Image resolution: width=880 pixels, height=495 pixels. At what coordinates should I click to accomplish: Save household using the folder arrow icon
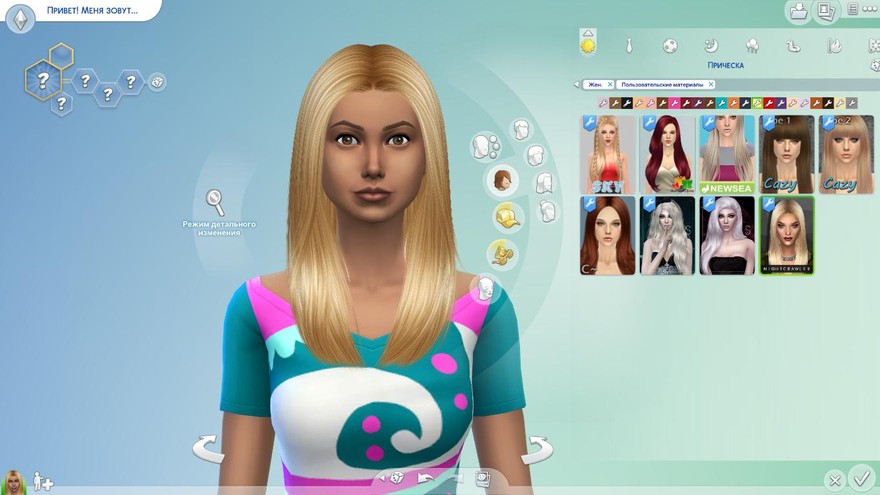[x=799, y=11]
